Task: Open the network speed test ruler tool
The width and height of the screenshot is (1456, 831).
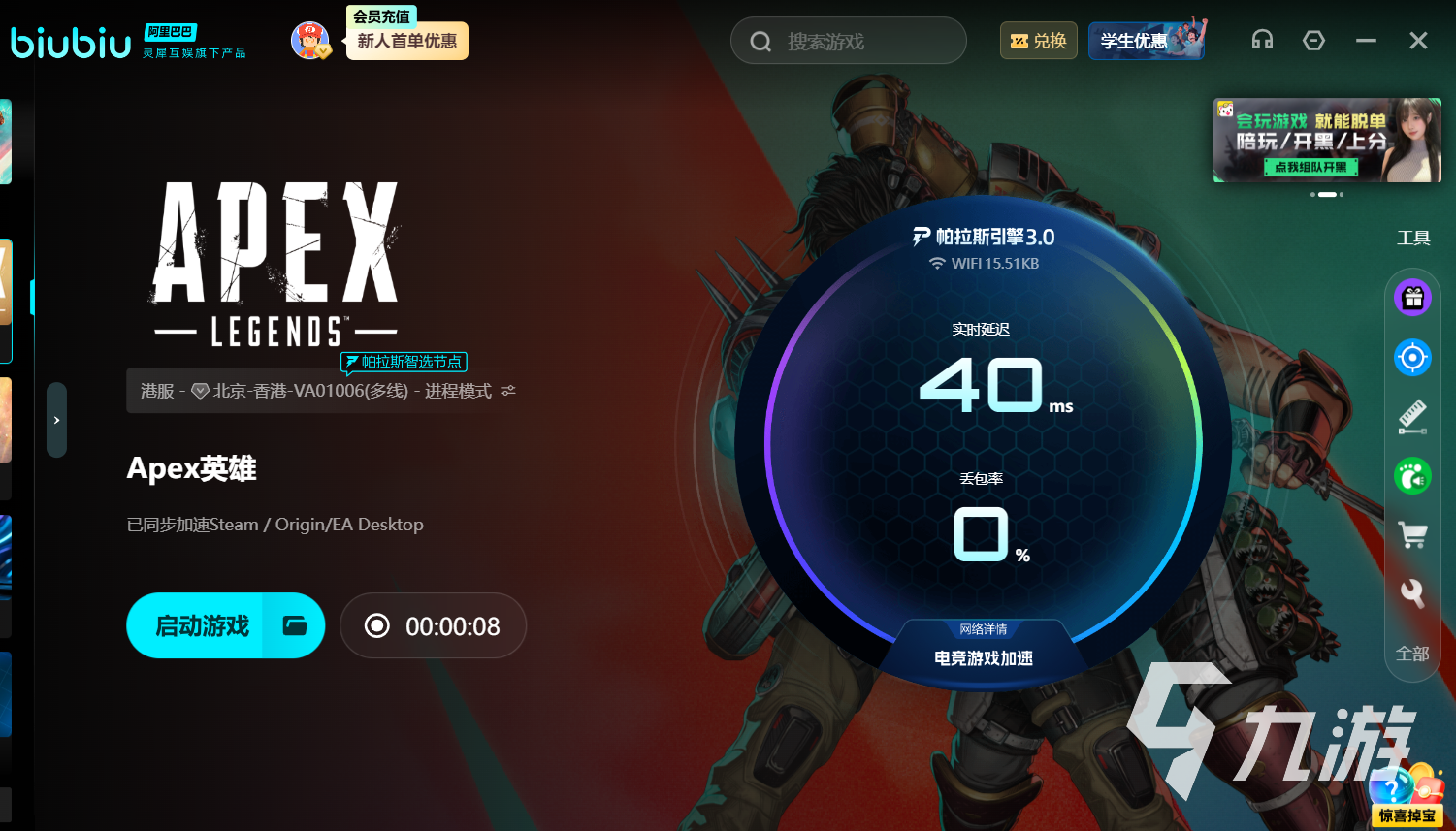Action: [x=1412, y=416]
